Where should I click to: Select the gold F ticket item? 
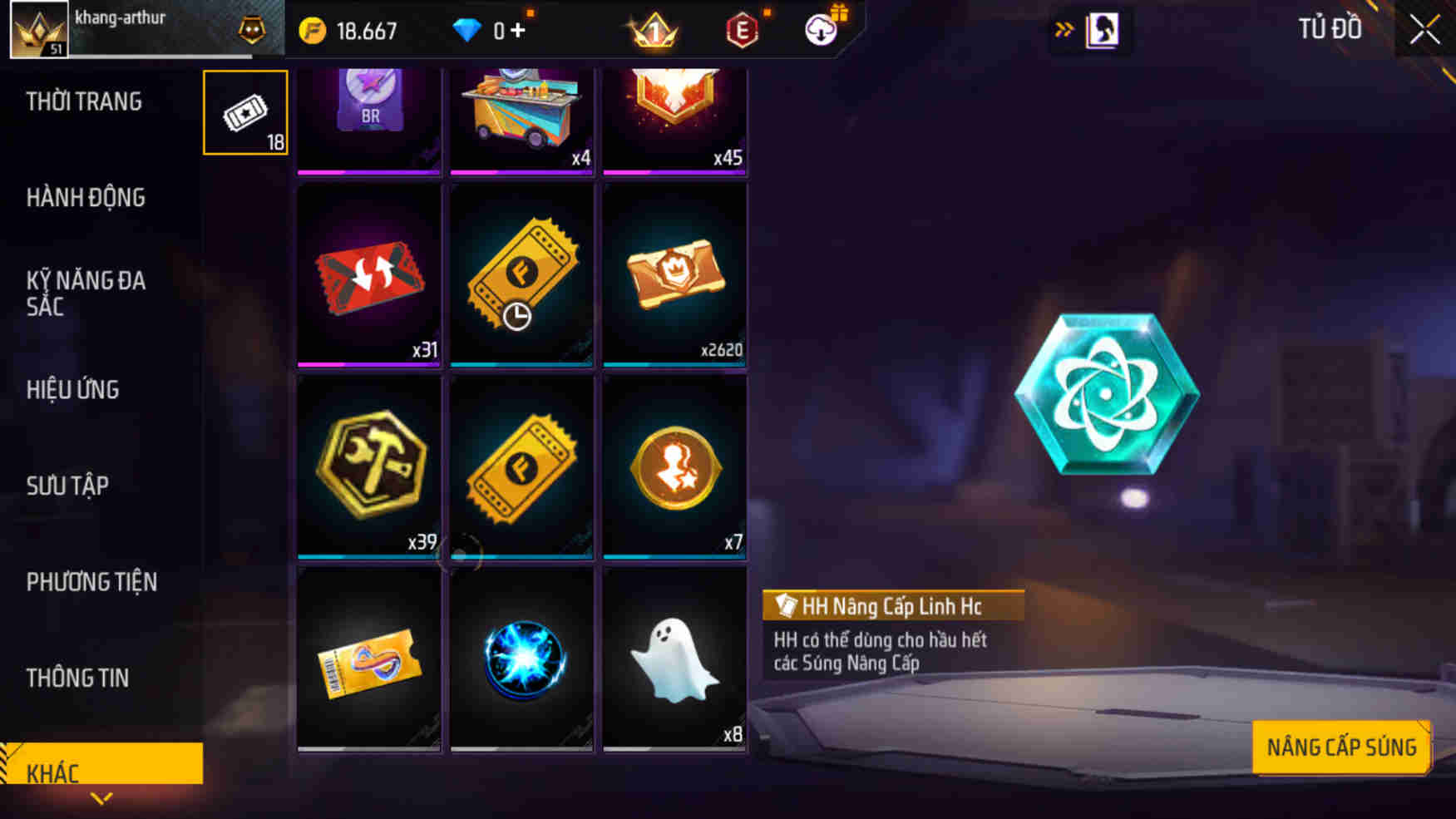521,466
